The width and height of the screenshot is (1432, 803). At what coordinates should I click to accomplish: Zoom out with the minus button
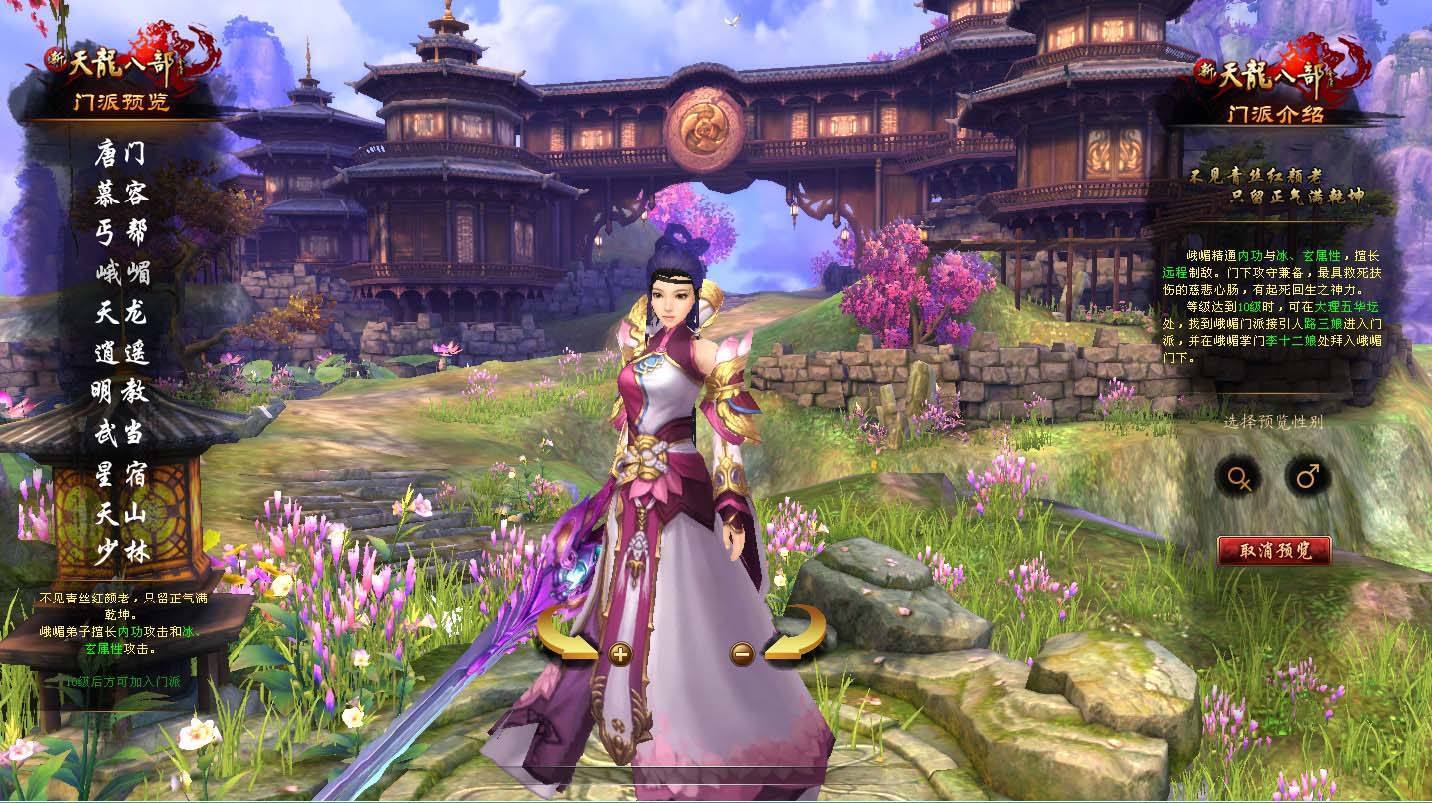coord(742,654)
